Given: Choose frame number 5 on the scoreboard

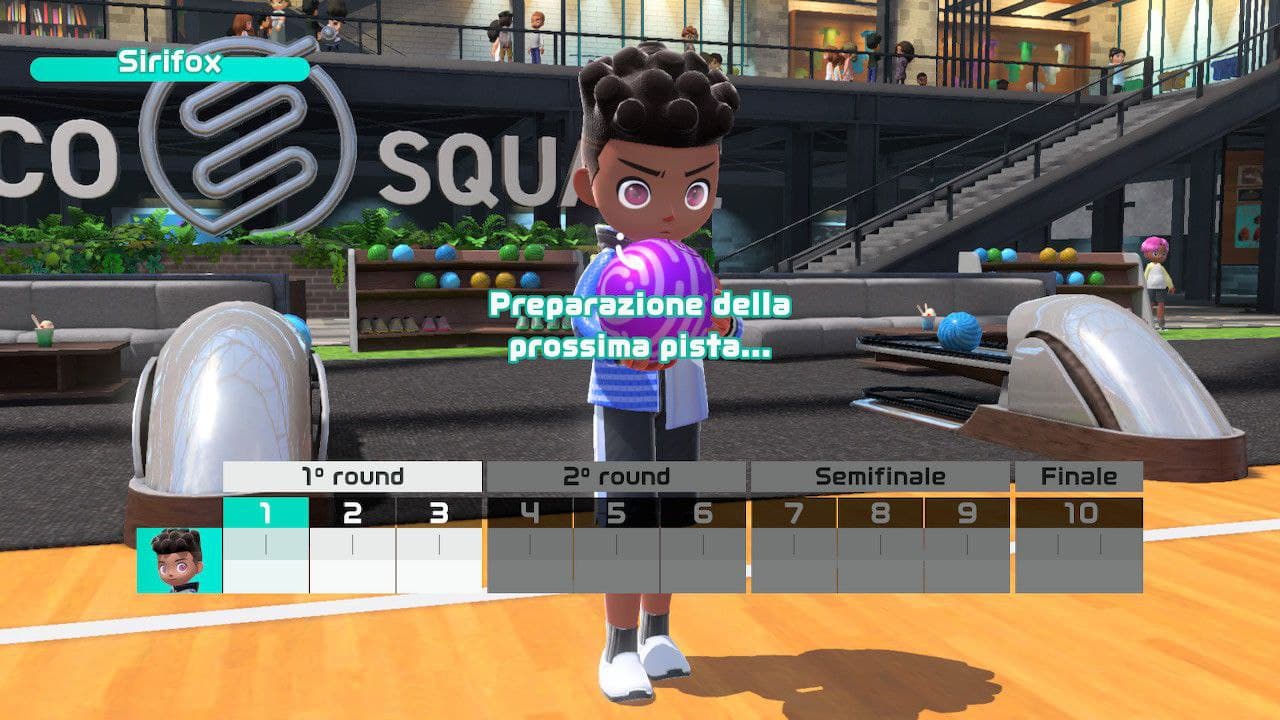Looking at the screenshot, I should click(616, 514).
